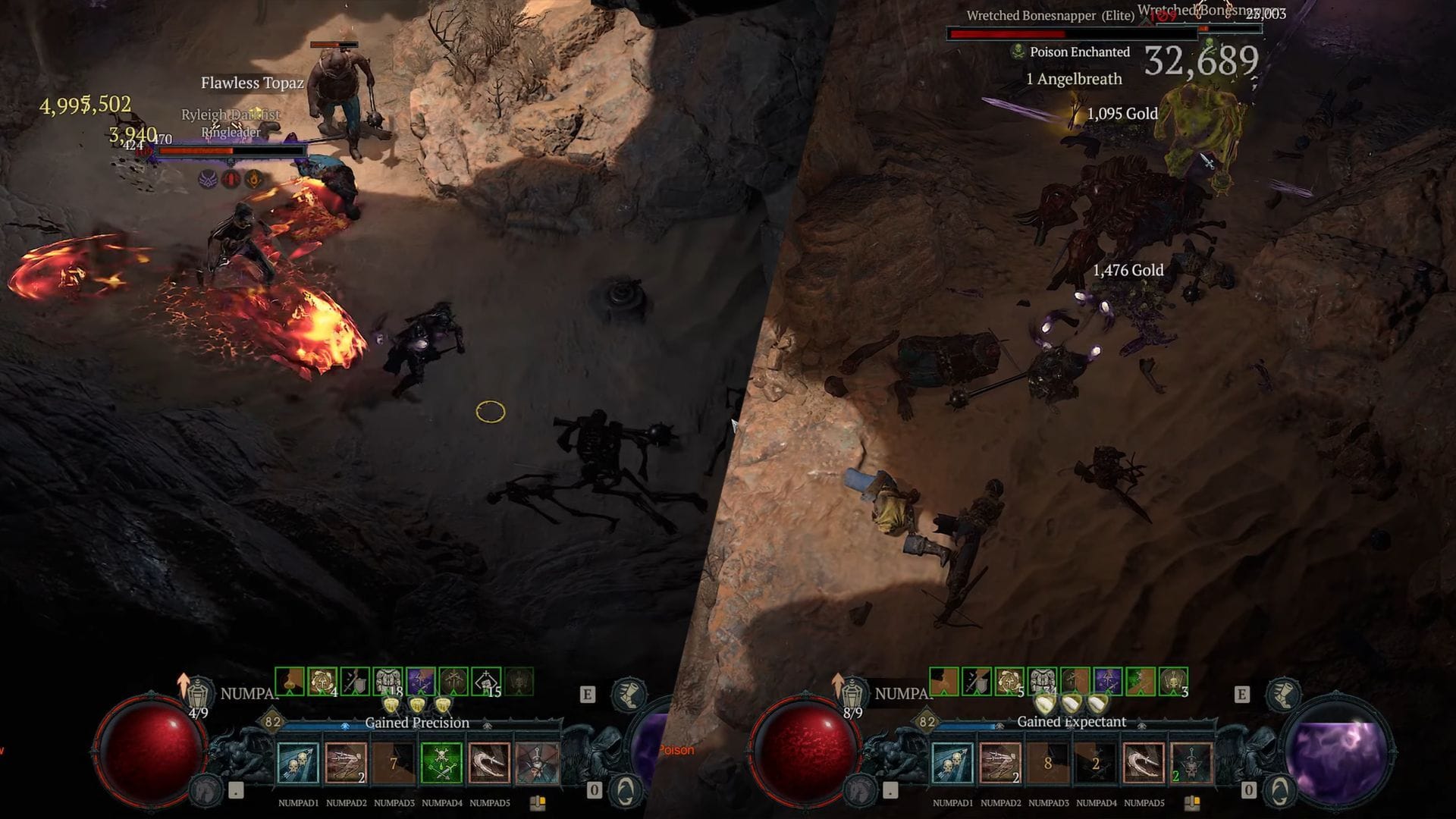Click the blue marker arrow on left XP bar

click(345, 727)
